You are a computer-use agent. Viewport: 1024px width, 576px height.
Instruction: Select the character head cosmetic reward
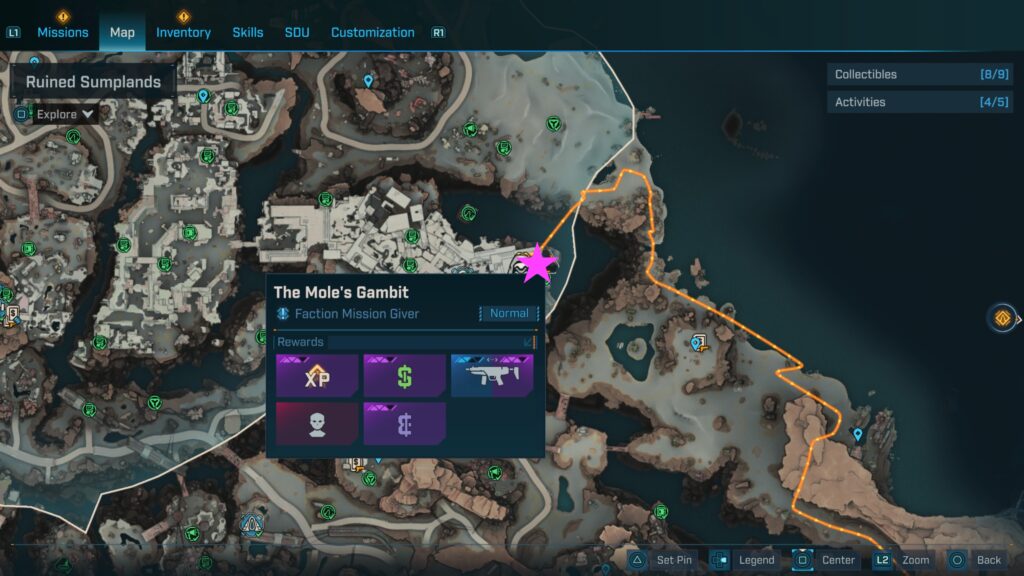316,423
